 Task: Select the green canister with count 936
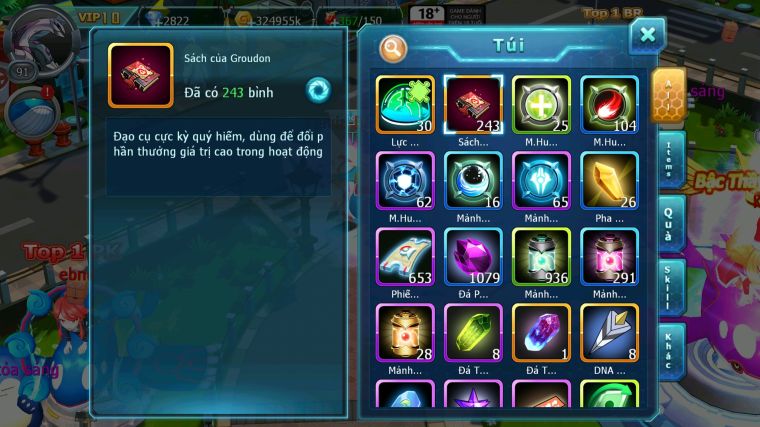click(x=541, y=258)
